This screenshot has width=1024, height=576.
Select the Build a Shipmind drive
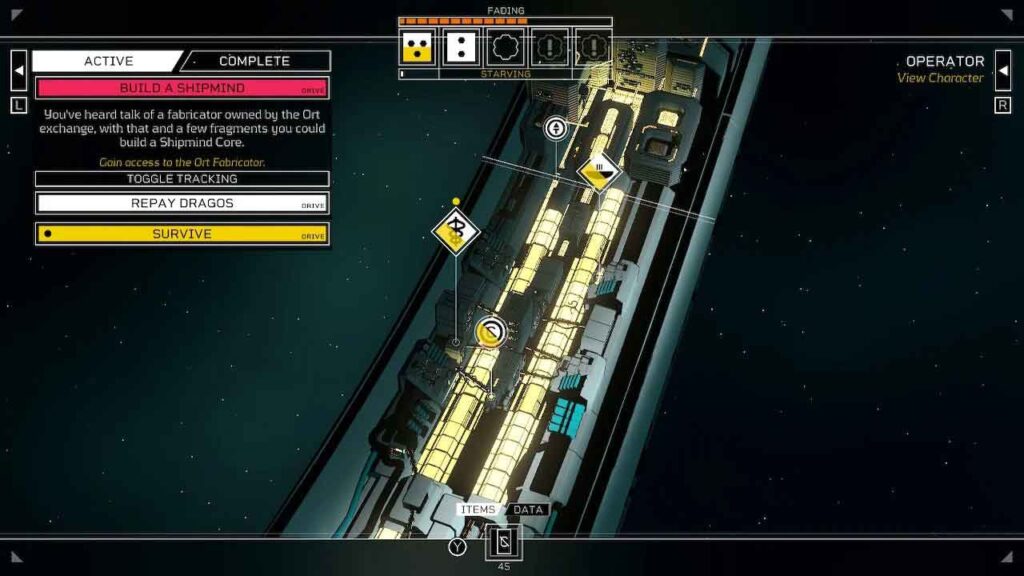pos(182,88)
